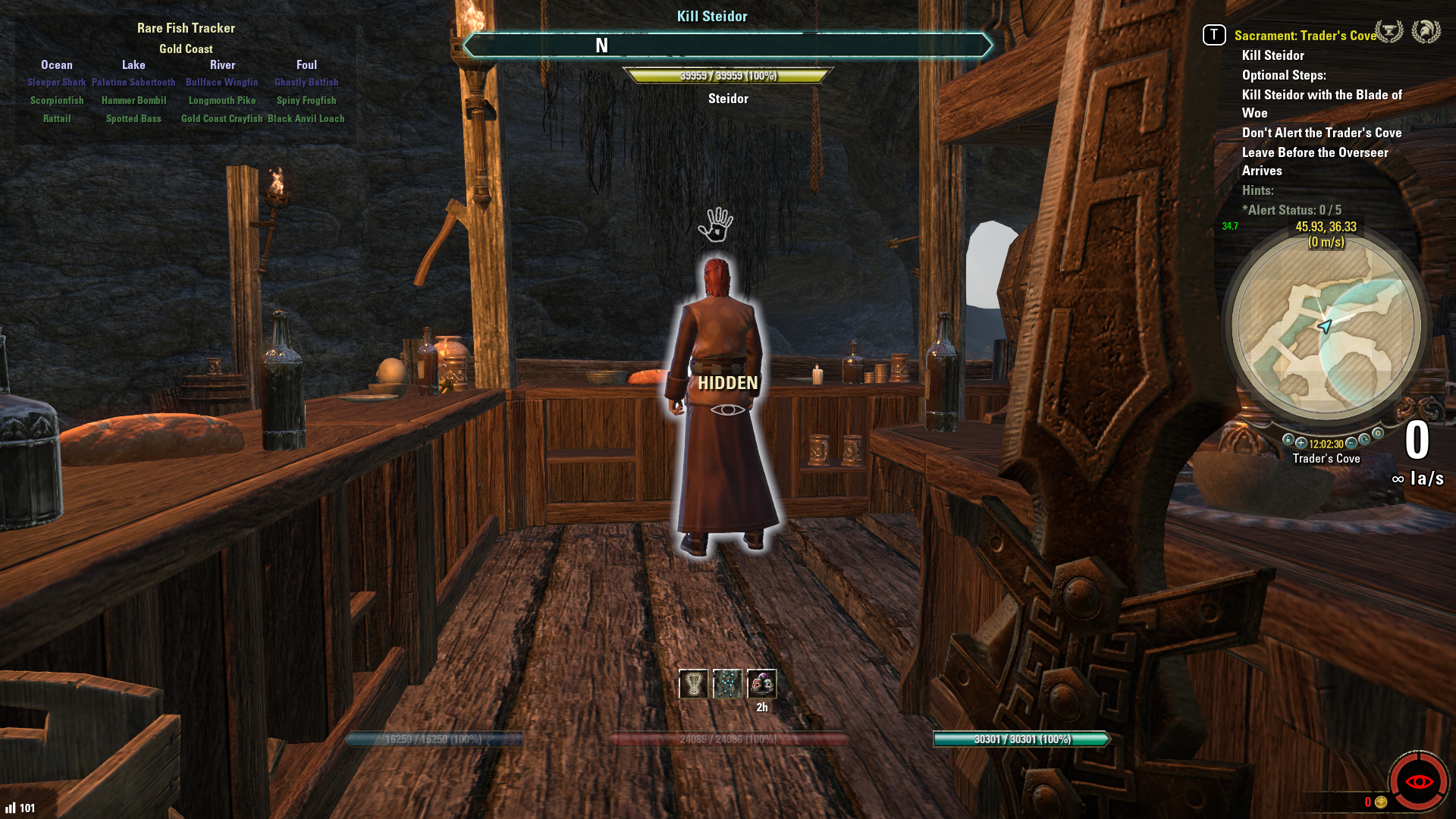
Task: Click the minimap rotation arrow button
Action: [1364, 440]
